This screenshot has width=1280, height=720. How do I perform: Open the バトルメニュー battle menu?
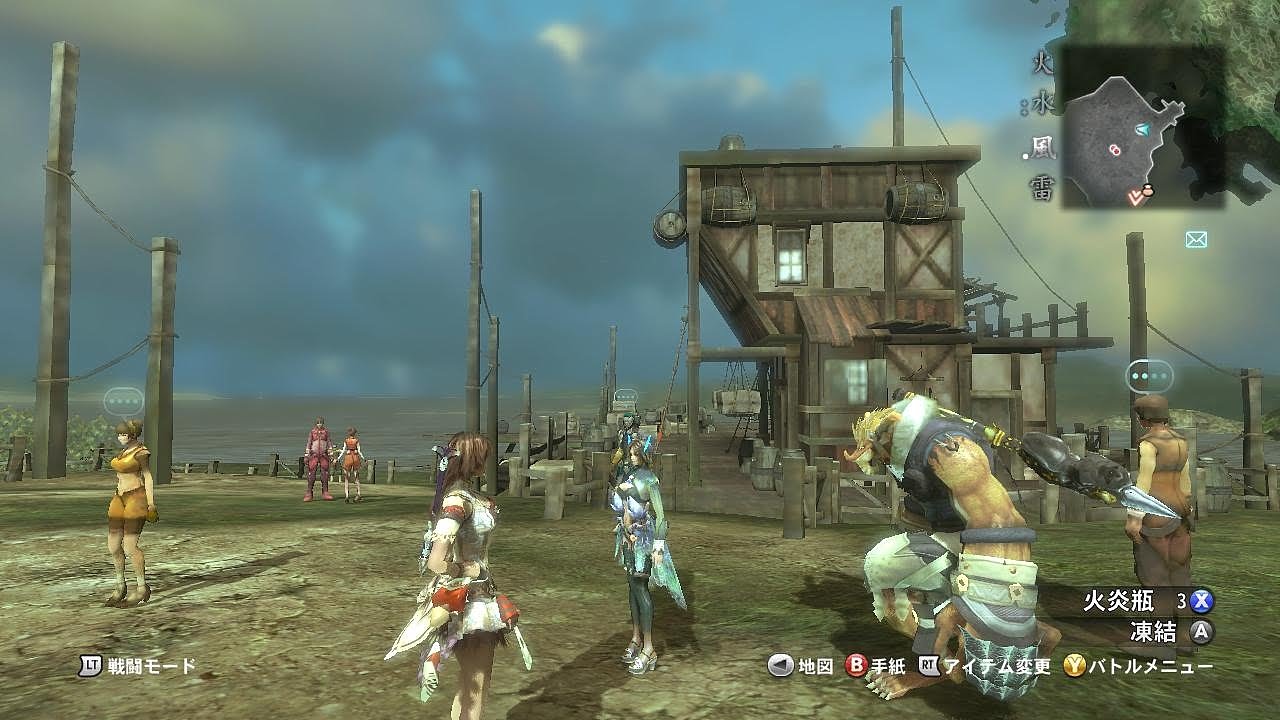1138,666
